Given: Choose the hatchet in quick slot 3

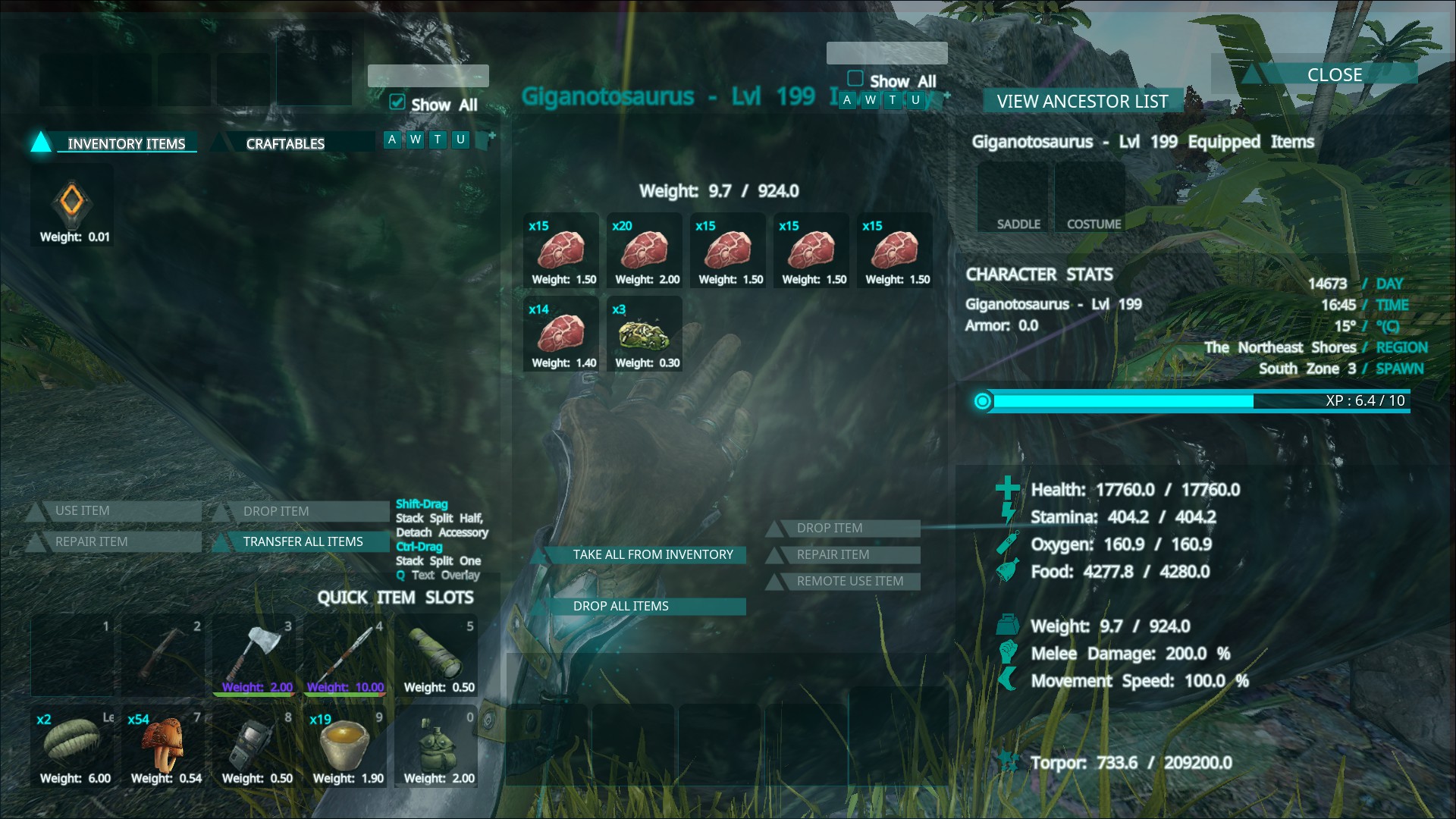Looking at the screenshot, I should click(x=258, y=654).
